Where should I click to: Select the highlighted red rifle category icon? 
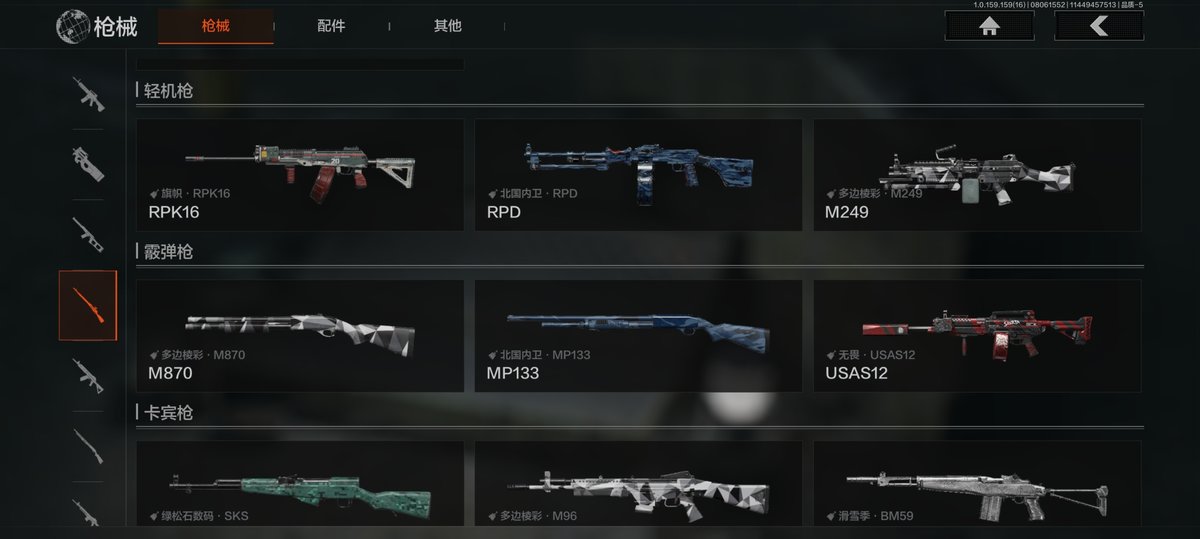[88, 305]
